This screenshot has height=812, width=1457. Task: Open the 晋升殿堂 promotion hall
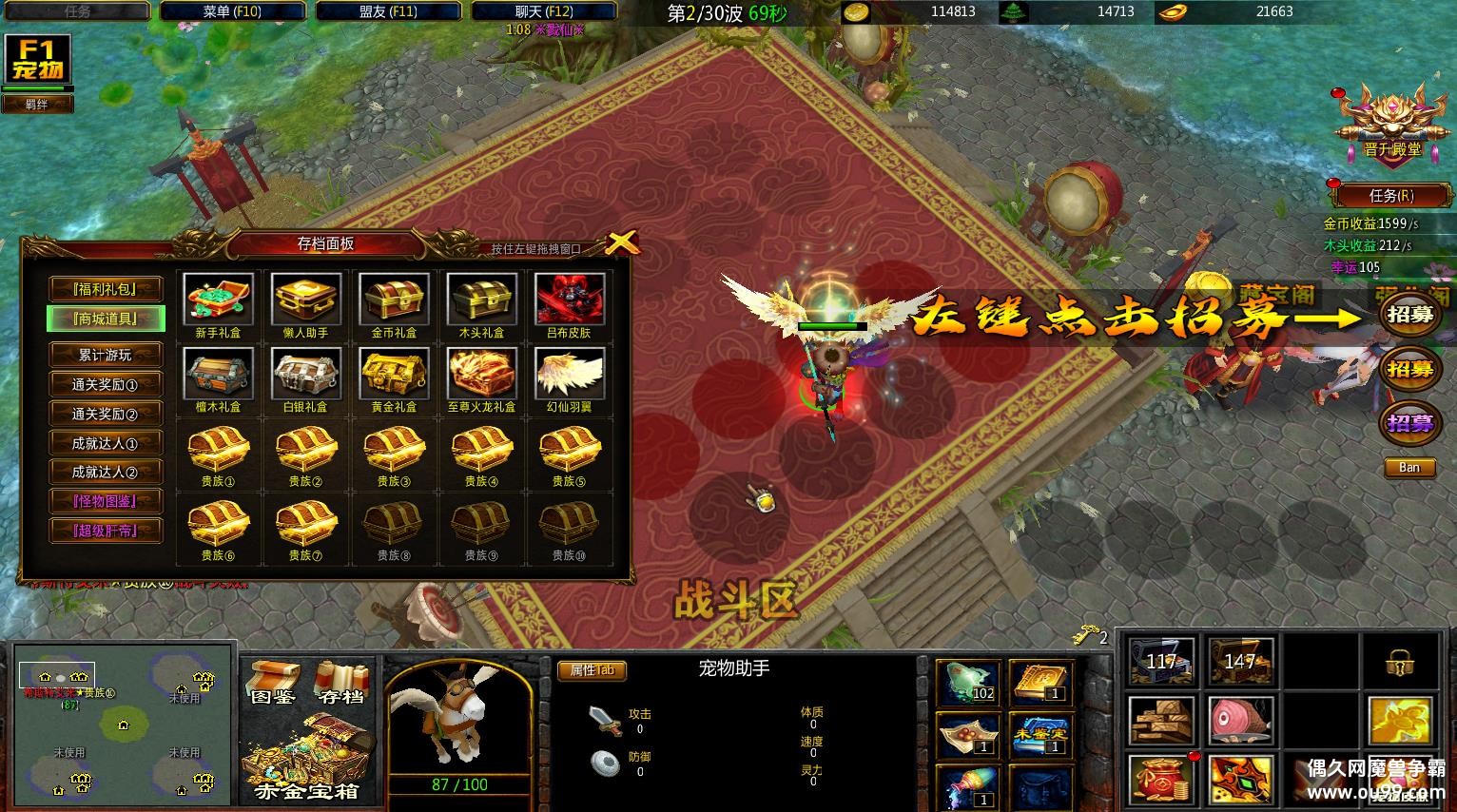[x=1391, y=124]
